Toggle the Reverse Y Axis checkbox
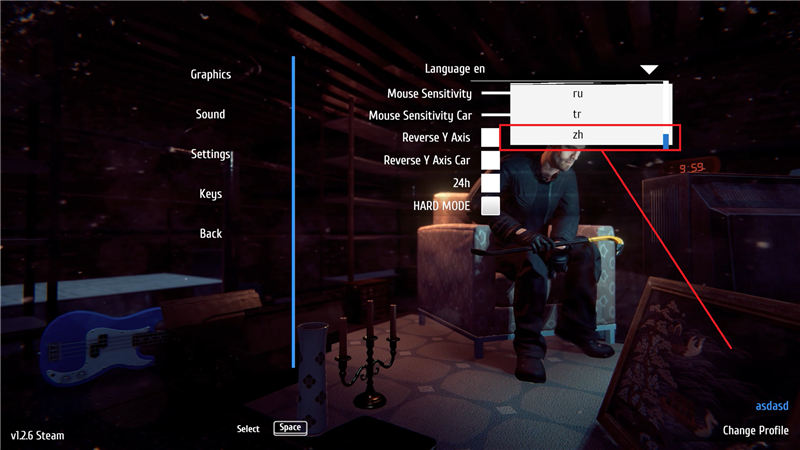The image size is (800, 450). 490,137
